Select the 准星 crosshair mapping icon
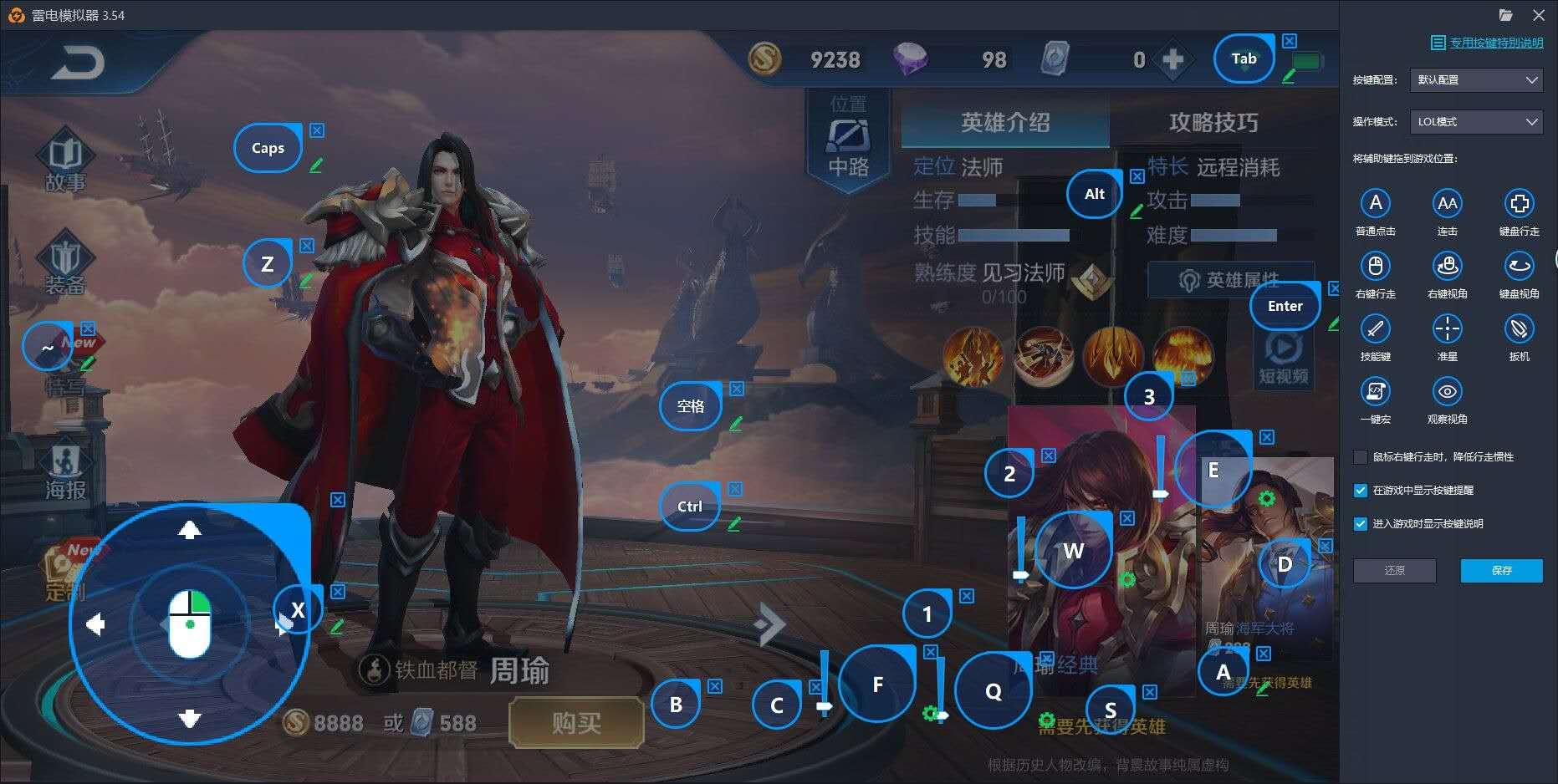1558x784 pixels. (x=1448, y=329)
